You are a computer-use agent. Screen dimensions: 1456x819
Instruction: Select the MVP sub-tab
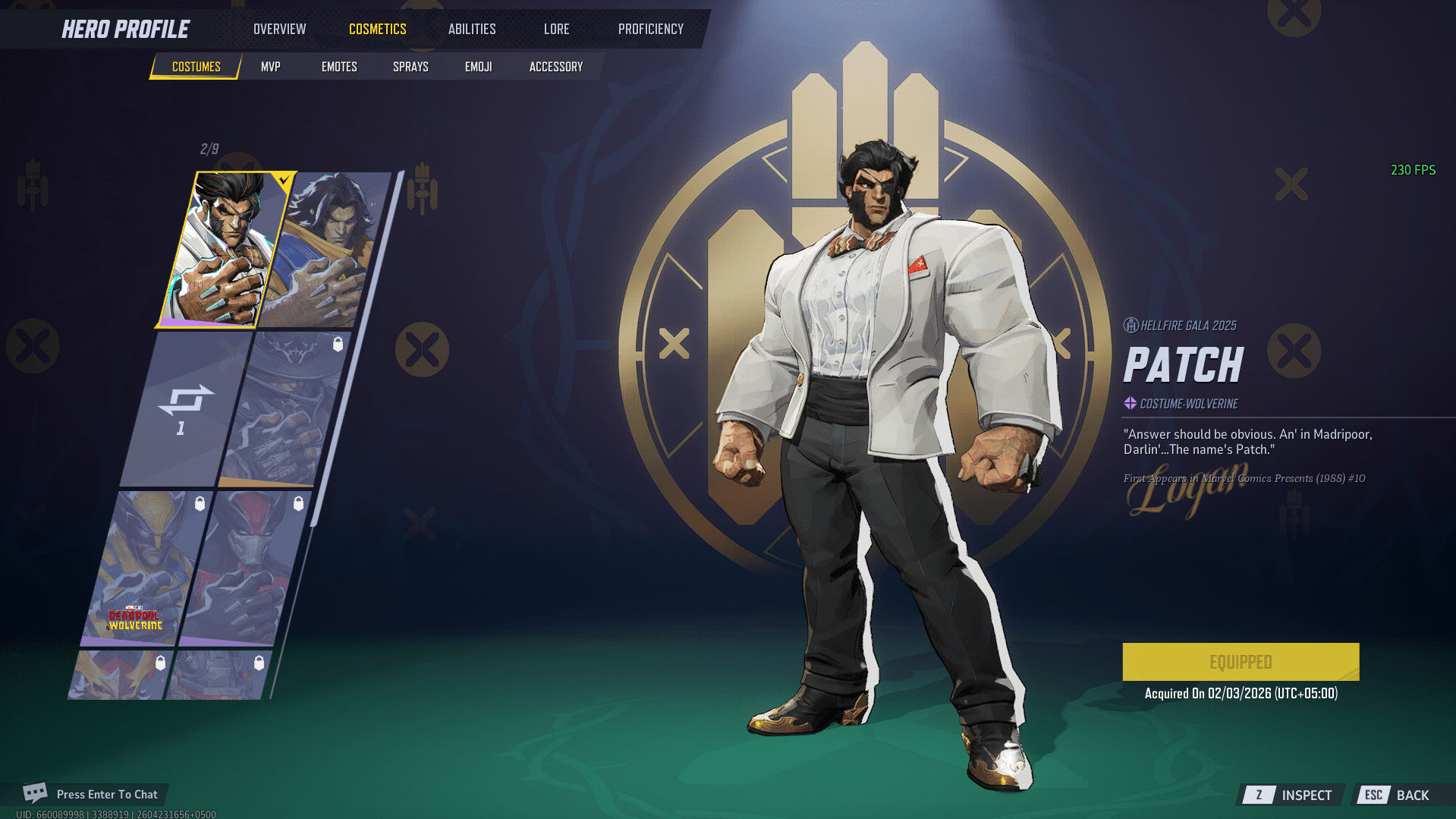[x=270, y=66]
